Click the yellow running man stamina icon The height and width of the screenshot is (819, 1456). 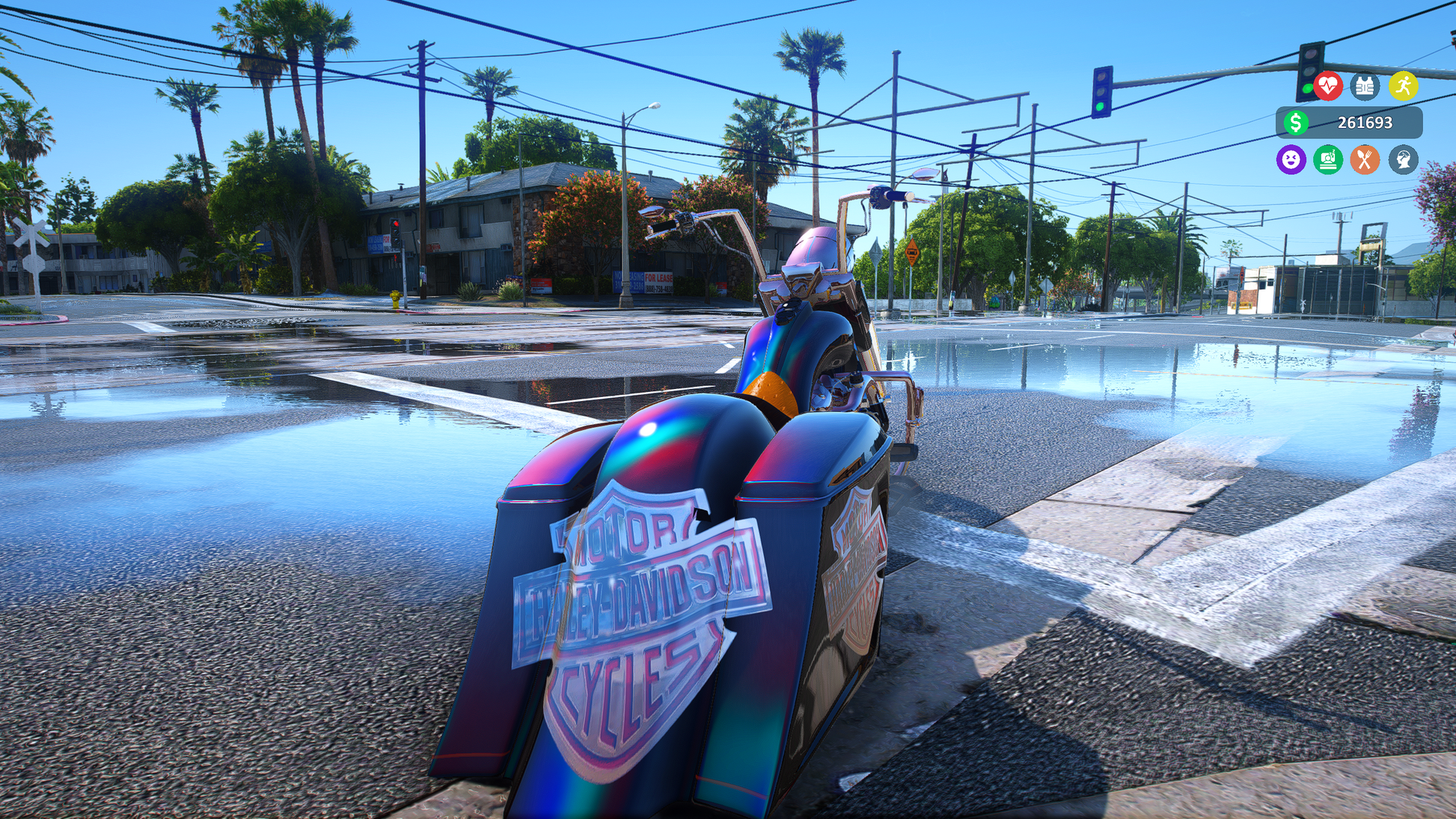click(x=1403, y=86)
